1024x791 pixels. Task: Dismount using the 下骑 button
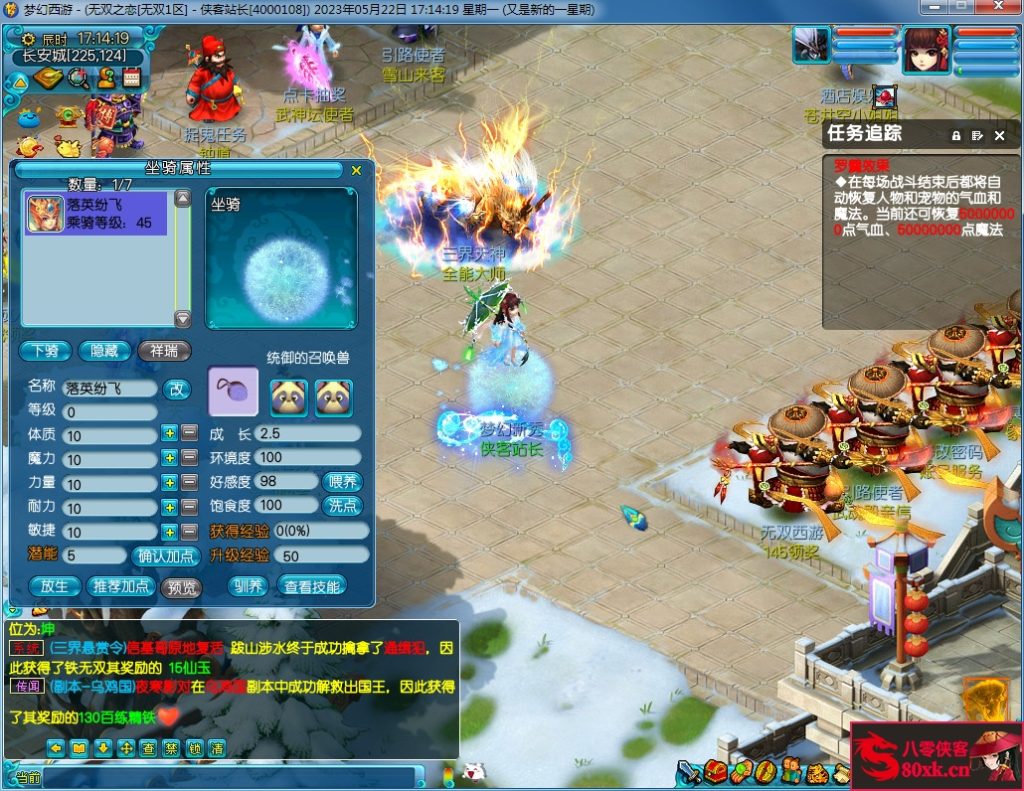[x=44, y=351]
